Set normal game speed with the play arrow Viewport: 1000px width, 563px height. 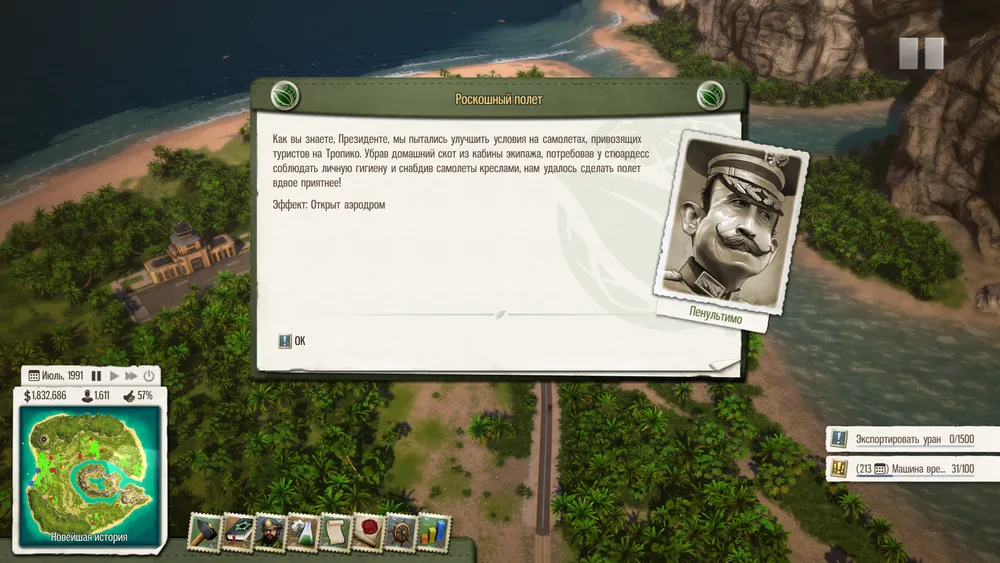114,376
